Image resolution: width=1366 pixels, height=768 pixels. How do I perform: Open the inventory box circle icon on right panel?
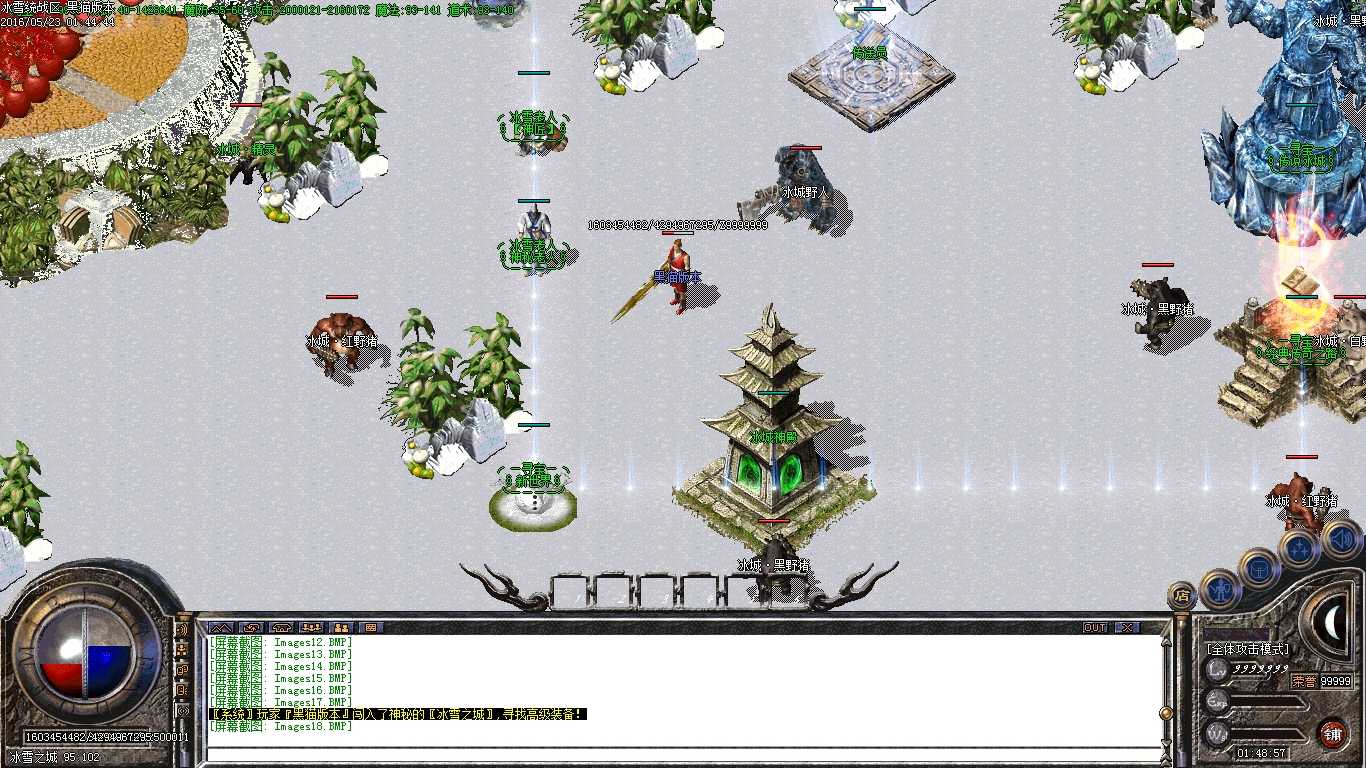1259,570
